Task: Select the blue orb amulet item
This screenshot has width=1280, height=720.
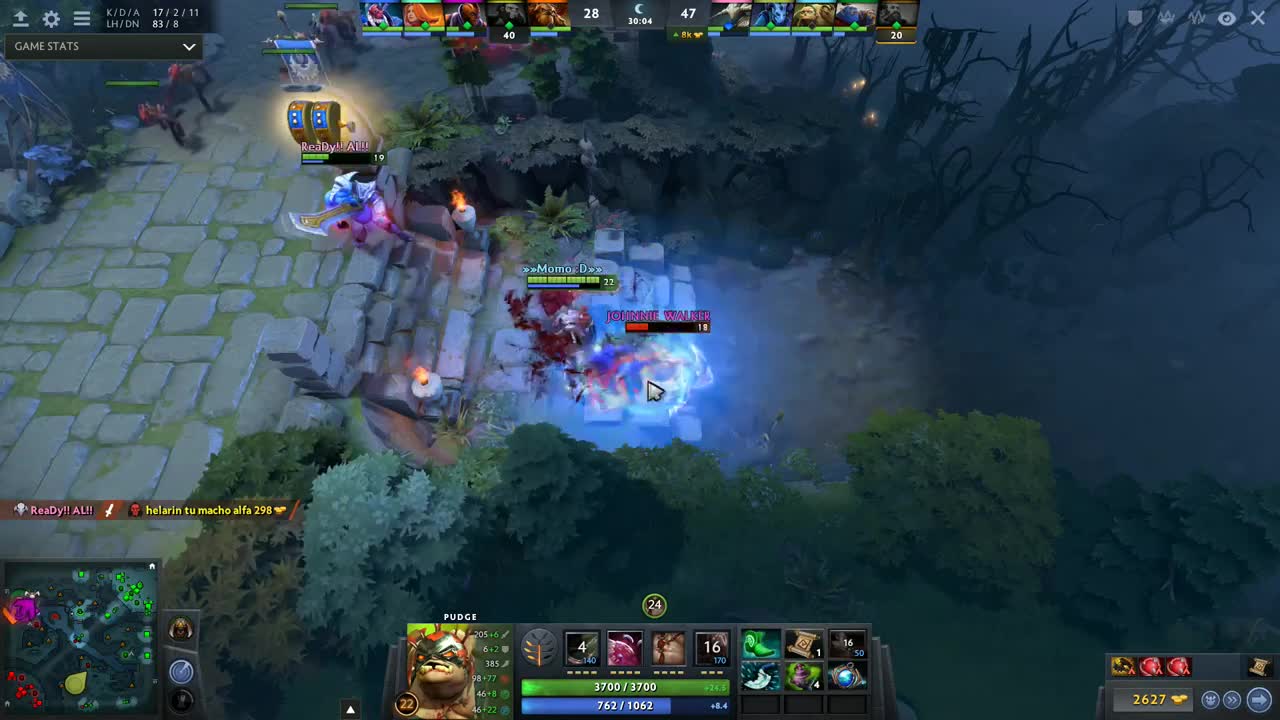Action: pyautogui.click(x=846, y=677)
